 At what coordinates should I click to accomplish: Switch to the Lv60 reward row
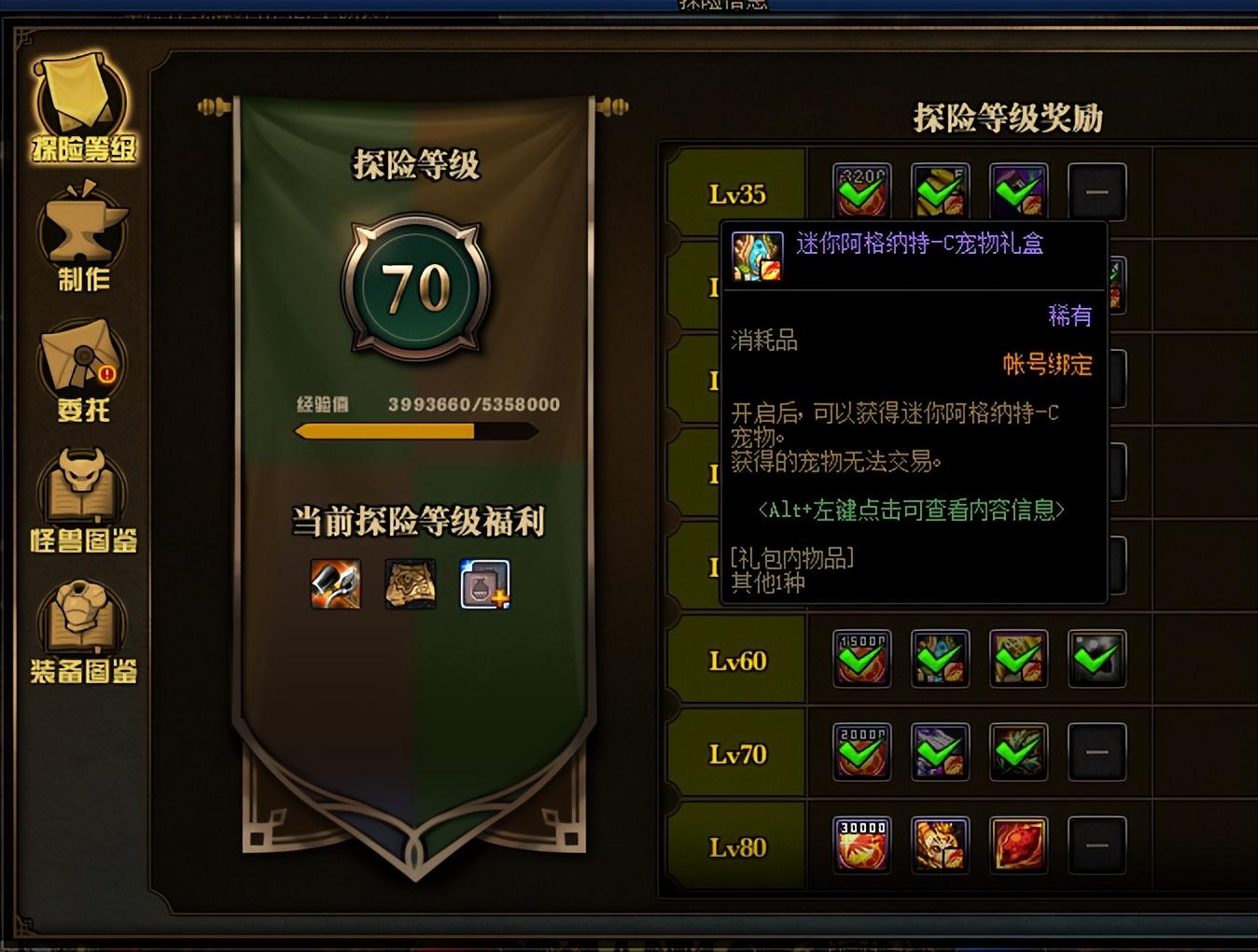click(736, 660)
